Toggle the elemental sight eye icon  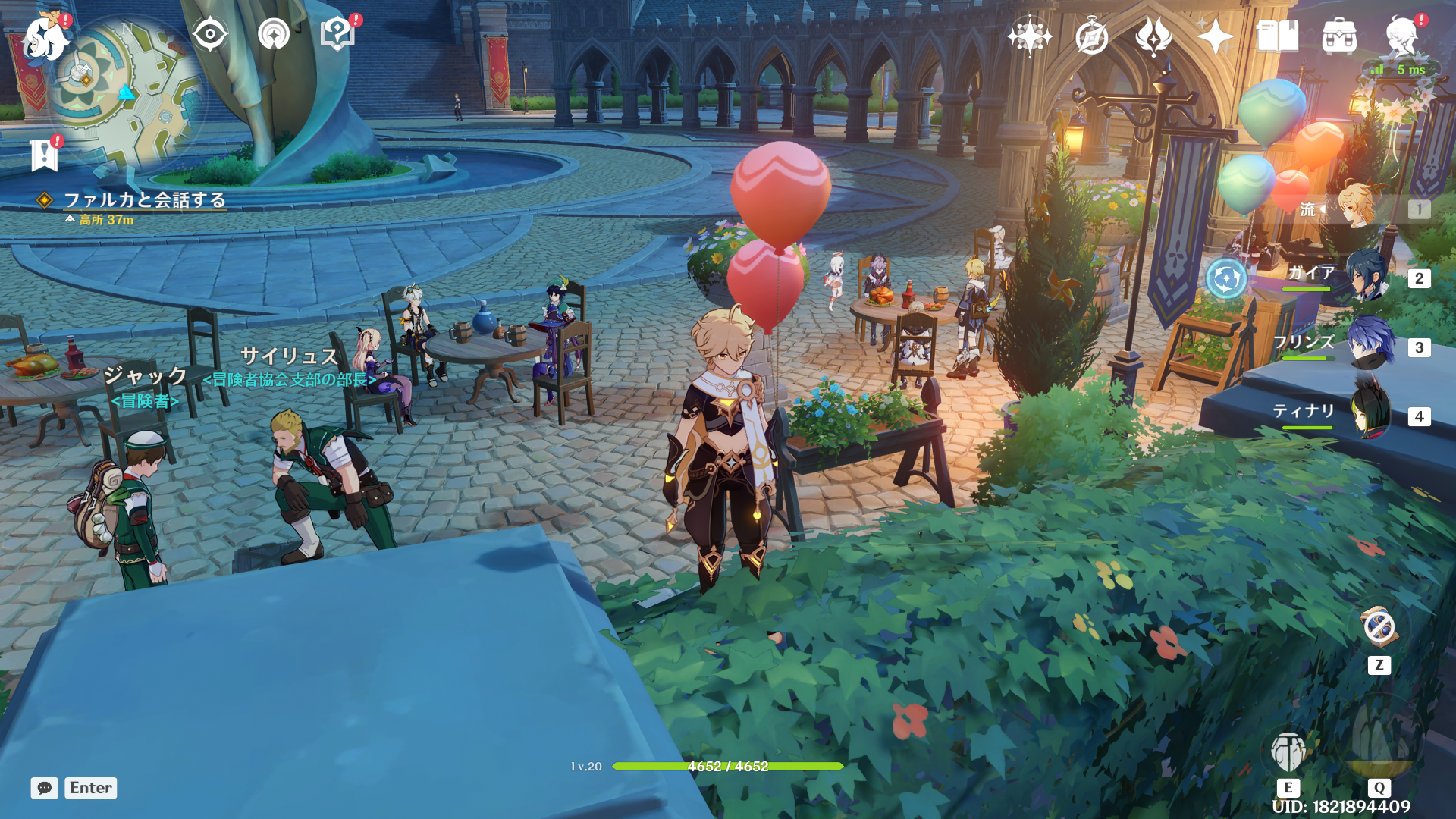click(210, 34)
